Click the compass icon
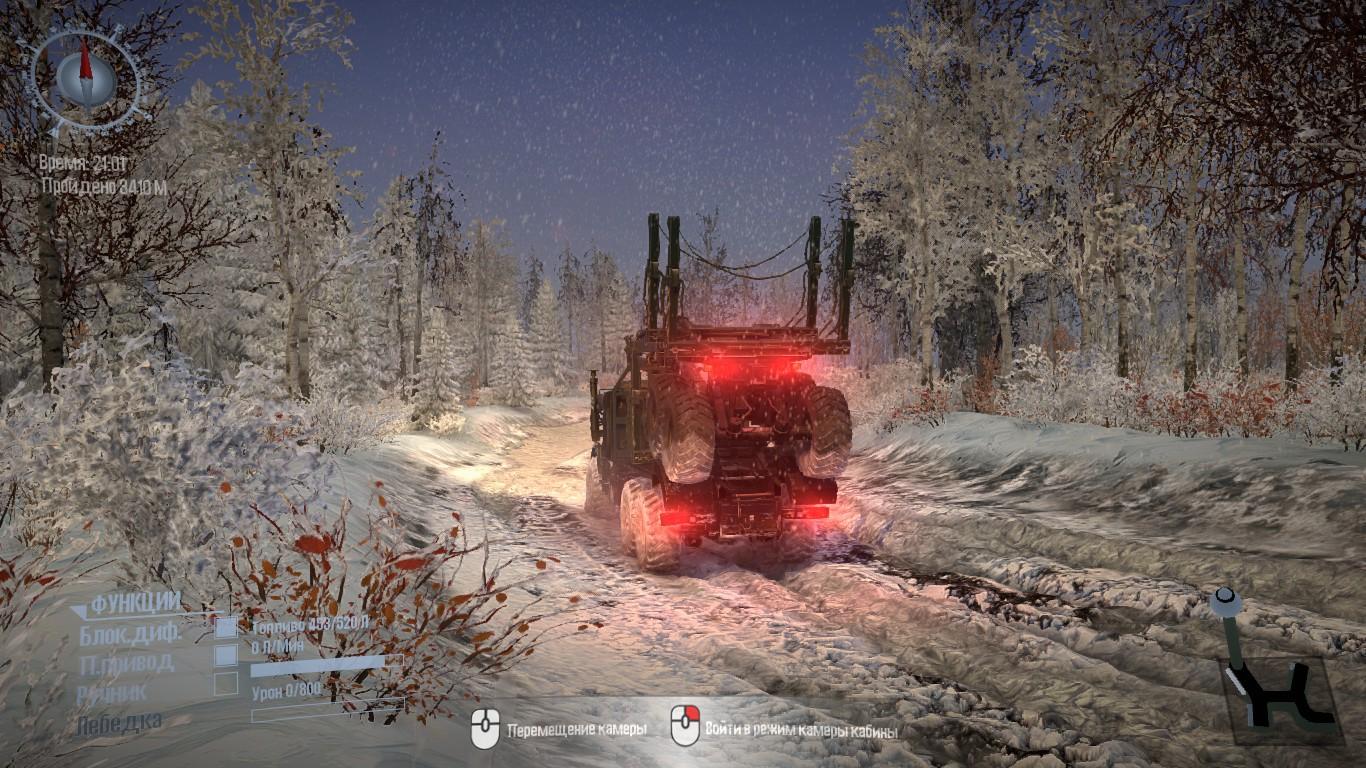This screenshot has height=768, width=1366. tap(84, 77)
